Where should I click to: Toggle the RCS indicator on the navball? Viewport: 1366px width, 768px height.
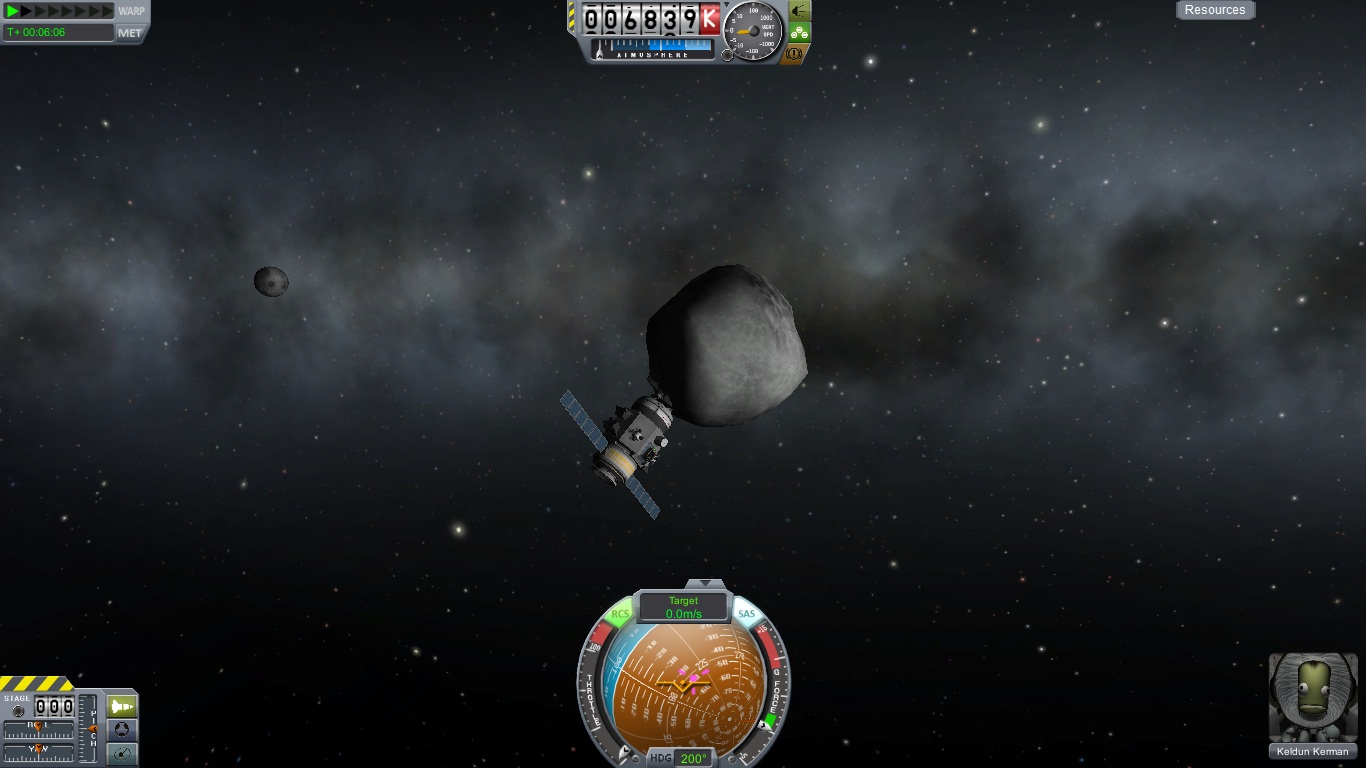[x=621, y=613]
